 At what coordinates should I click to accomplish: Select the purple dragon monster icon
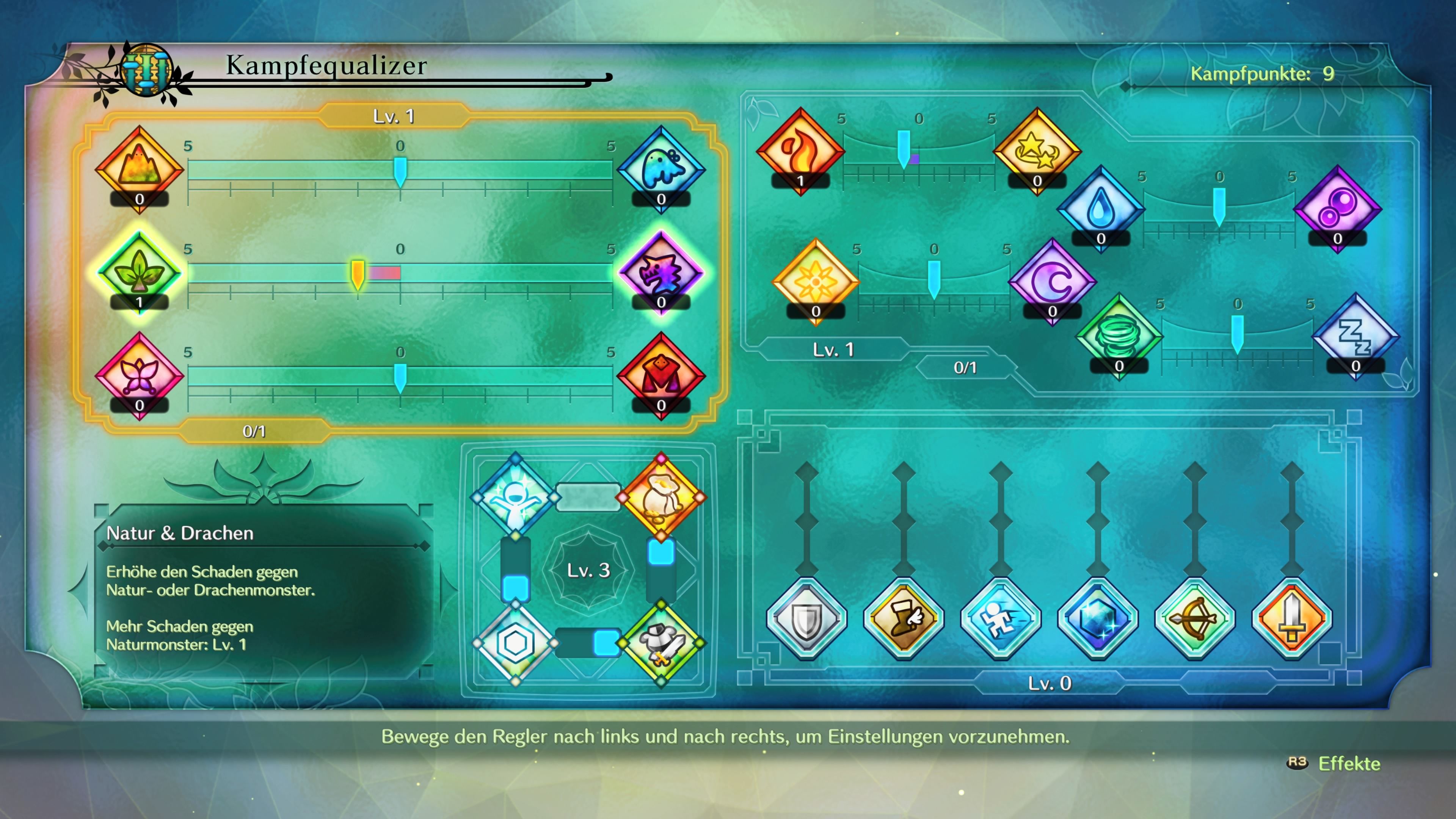(661, 272)
